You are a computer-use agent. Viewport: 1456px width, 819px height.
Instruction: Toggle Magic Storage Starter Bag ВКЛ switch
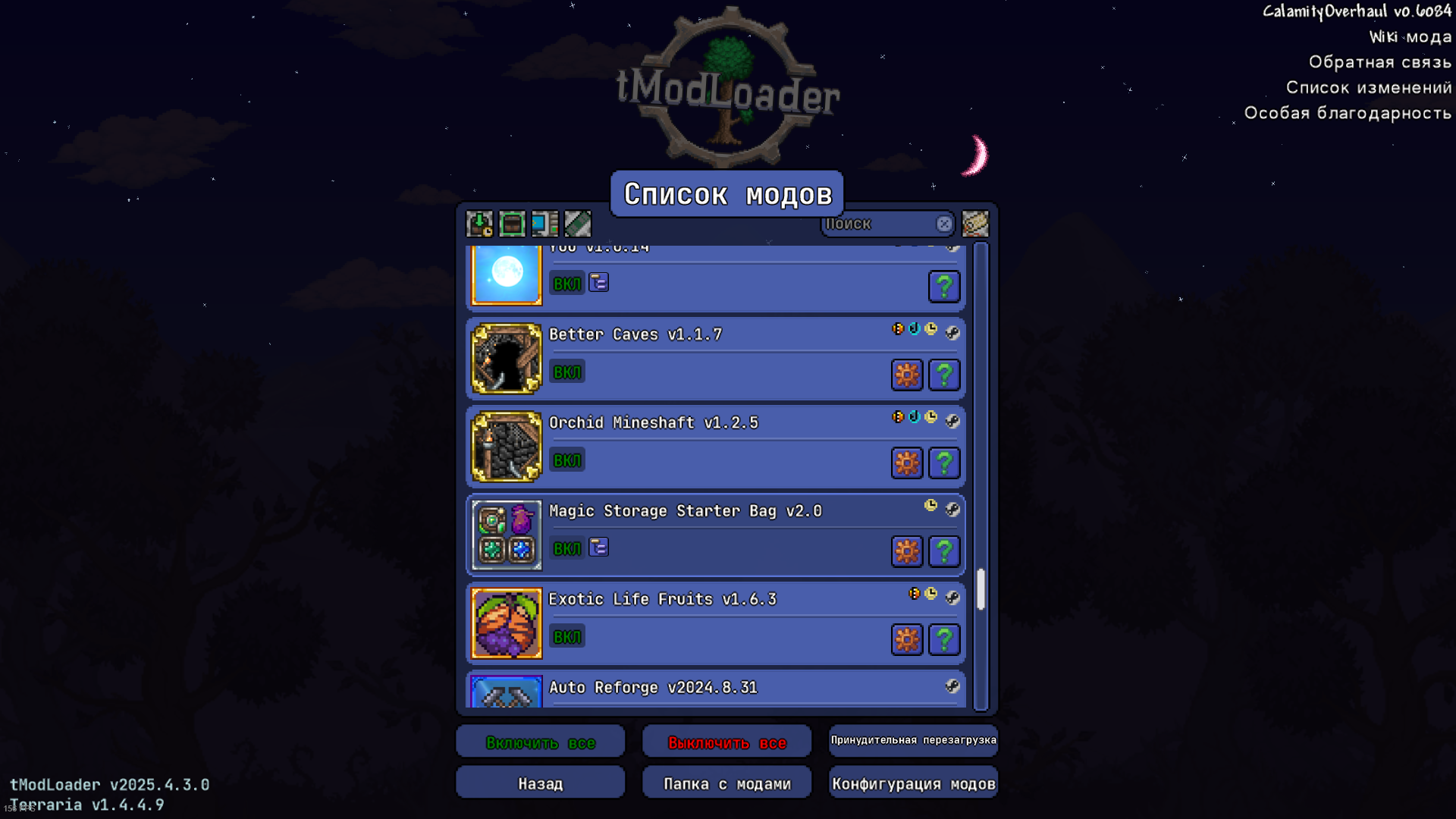click(x=566, y=548)
